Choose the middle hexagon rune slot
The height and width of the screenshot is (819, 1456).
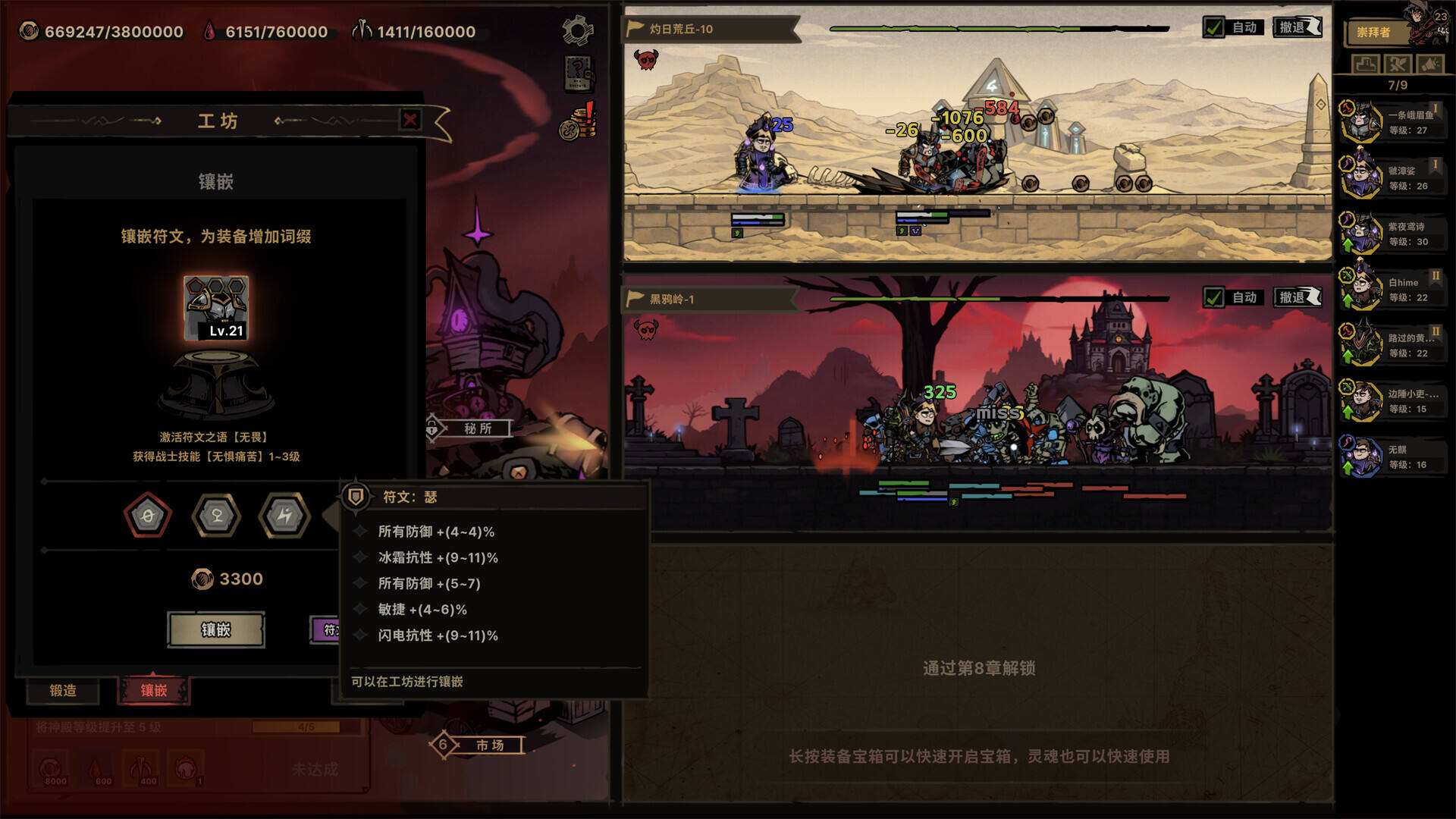click(217, 516)
